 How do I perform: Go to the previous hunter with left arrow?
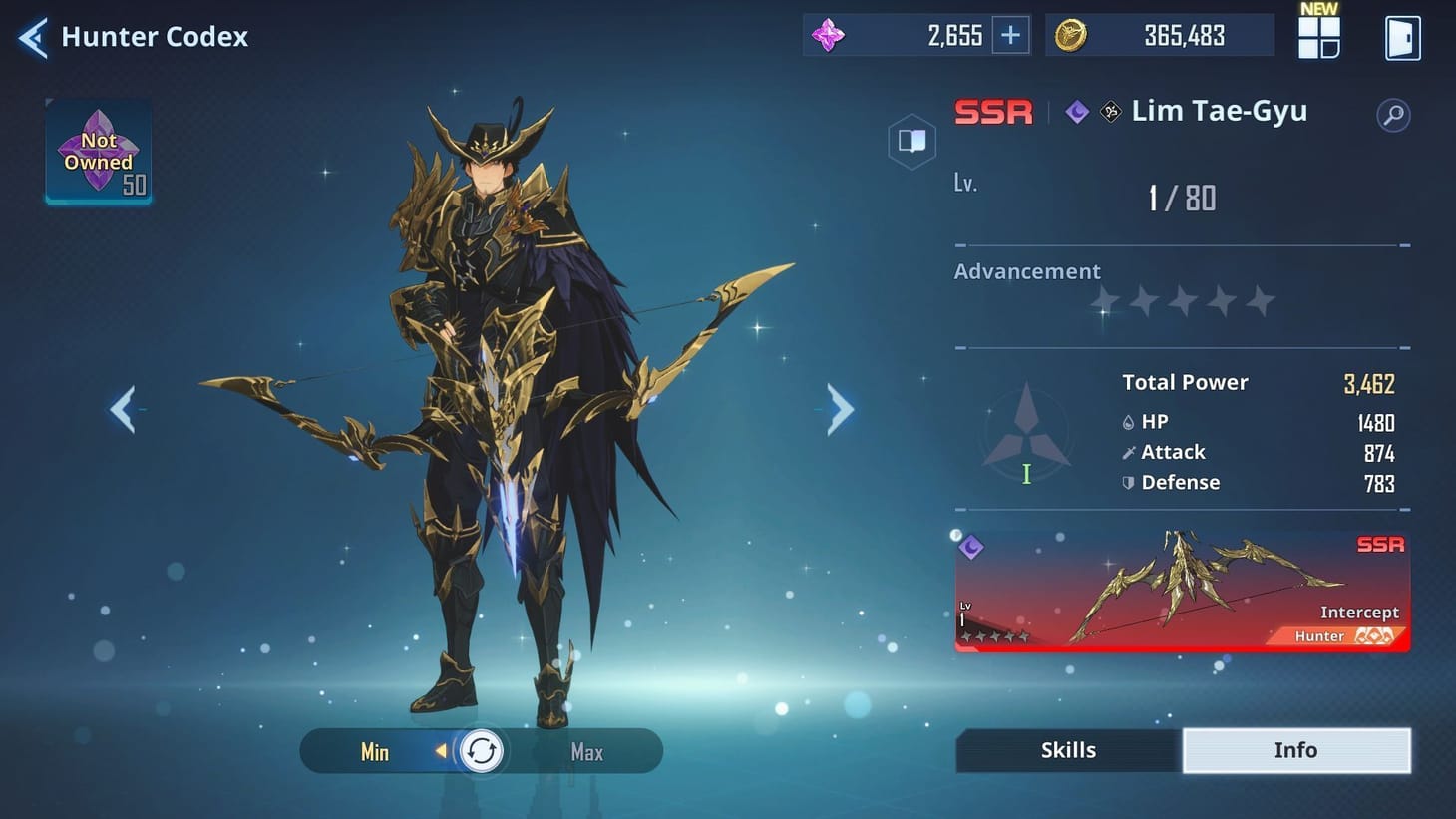[124, 409]
